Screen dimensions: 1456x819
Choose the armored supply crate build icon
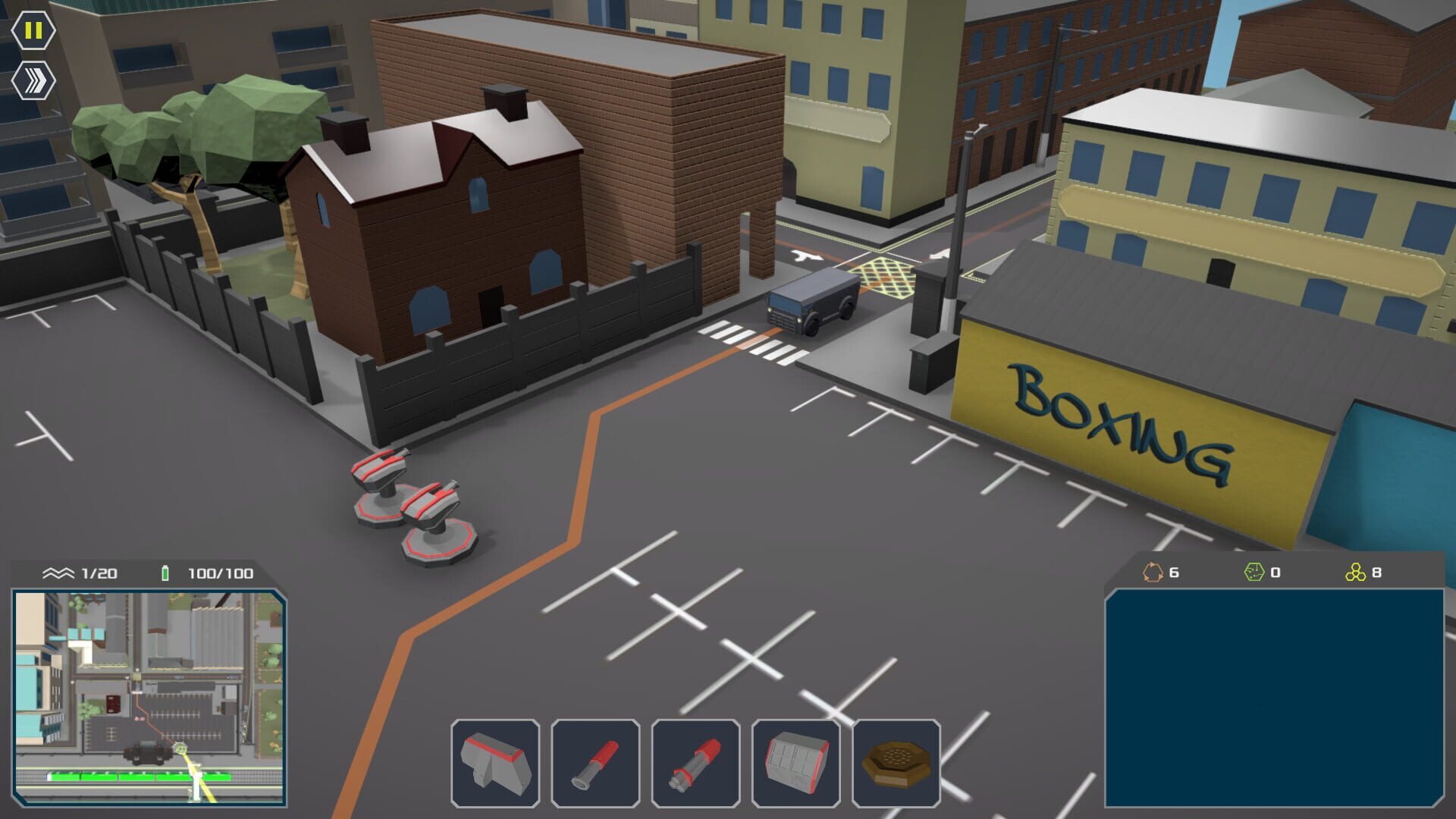point(796,762)
